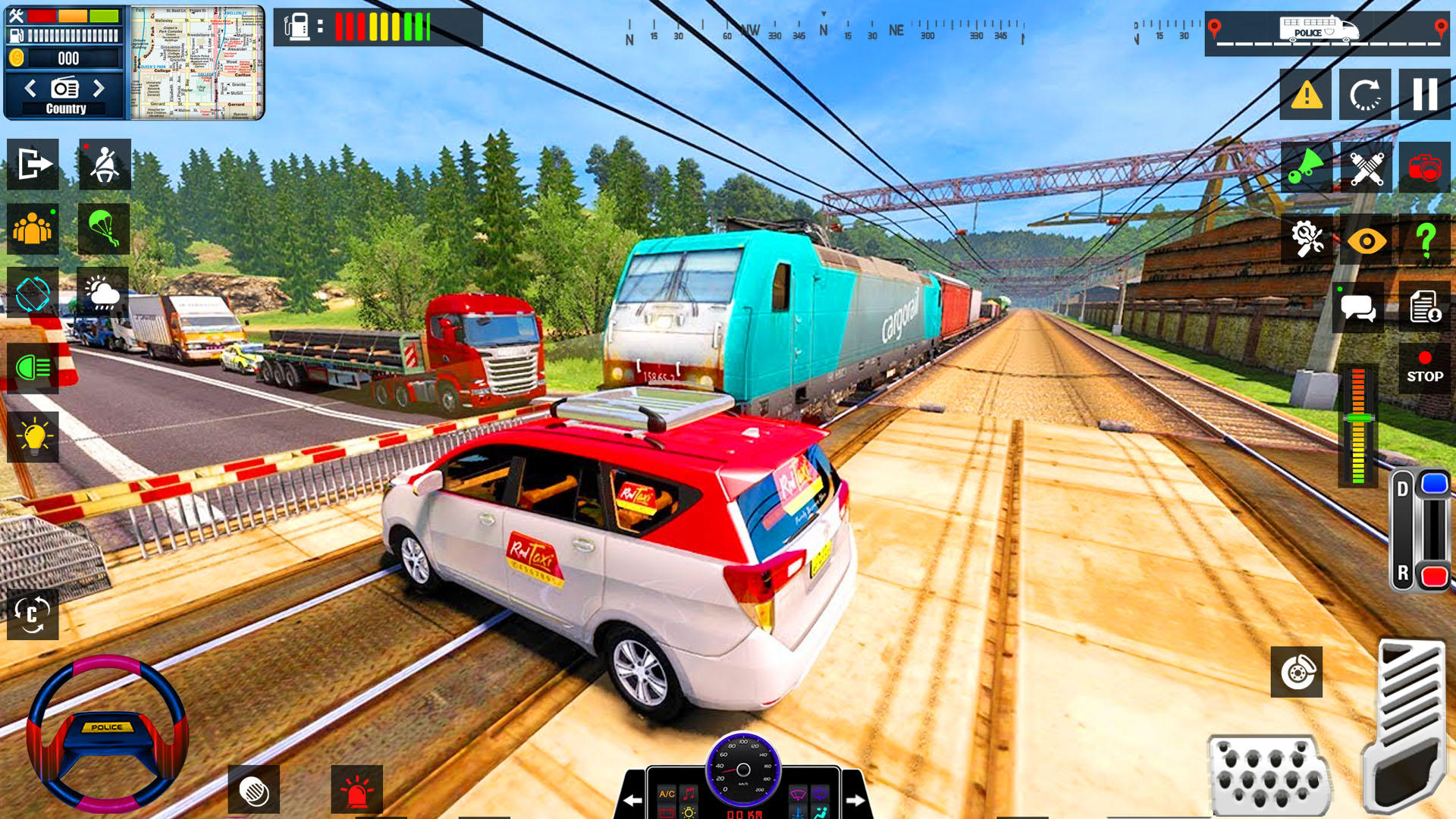Image resolution: width=1456 pixels, height=819 pixels.
Task: Exit the vehicle using the door icon
Action: tap(33, 164)
